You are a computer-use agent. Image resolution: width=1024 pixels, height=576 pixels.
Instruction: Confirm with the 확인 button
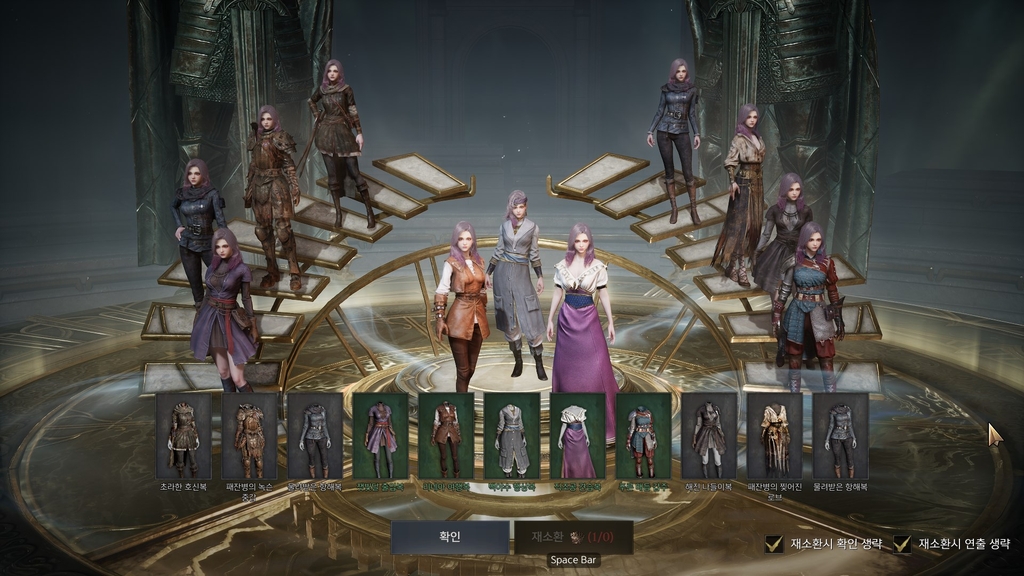pyautogui.click(x=449, y=537)
